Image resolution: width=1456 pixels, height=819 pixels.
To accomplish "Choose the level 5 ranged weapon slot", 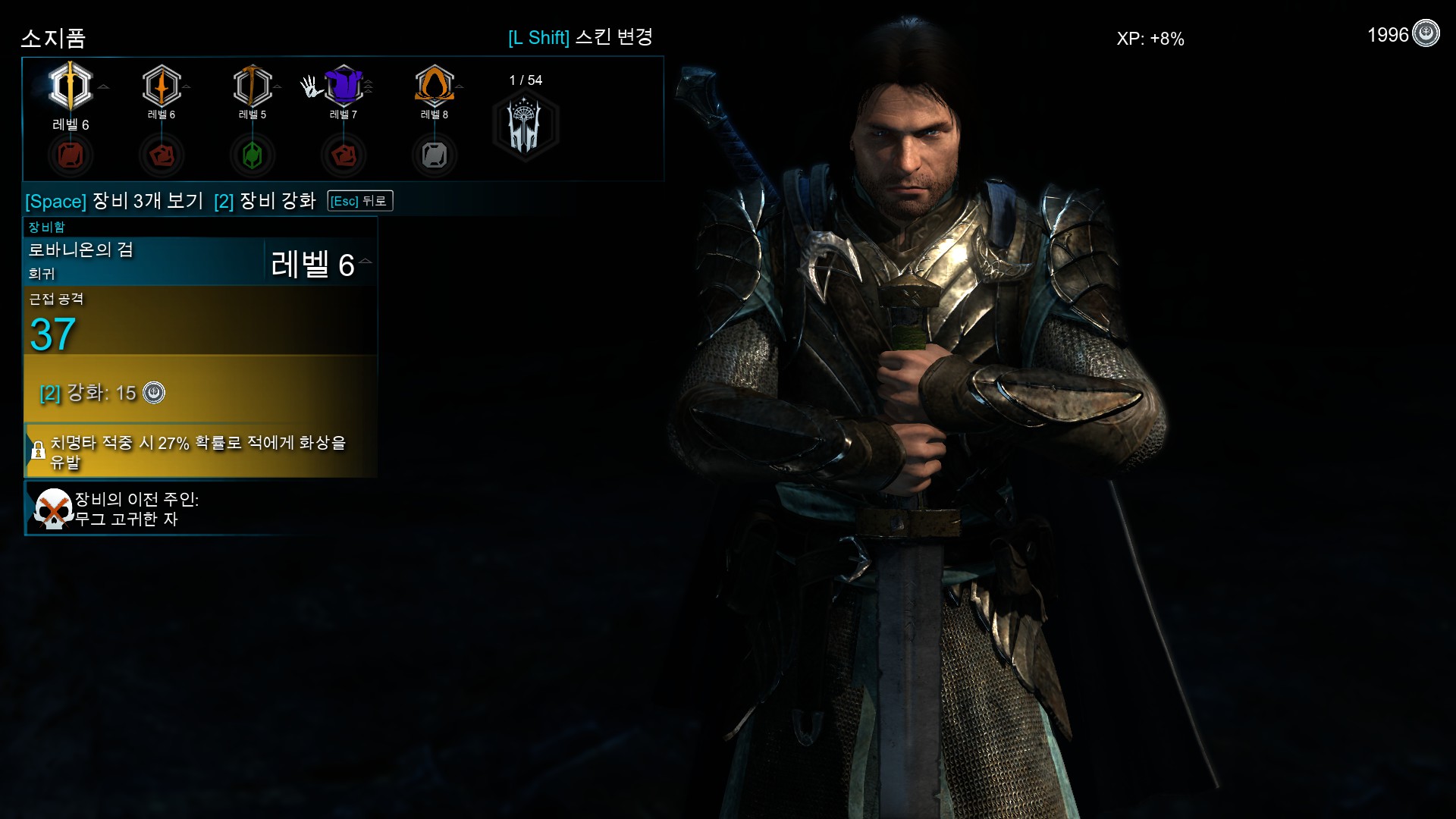I will point(253,86).
